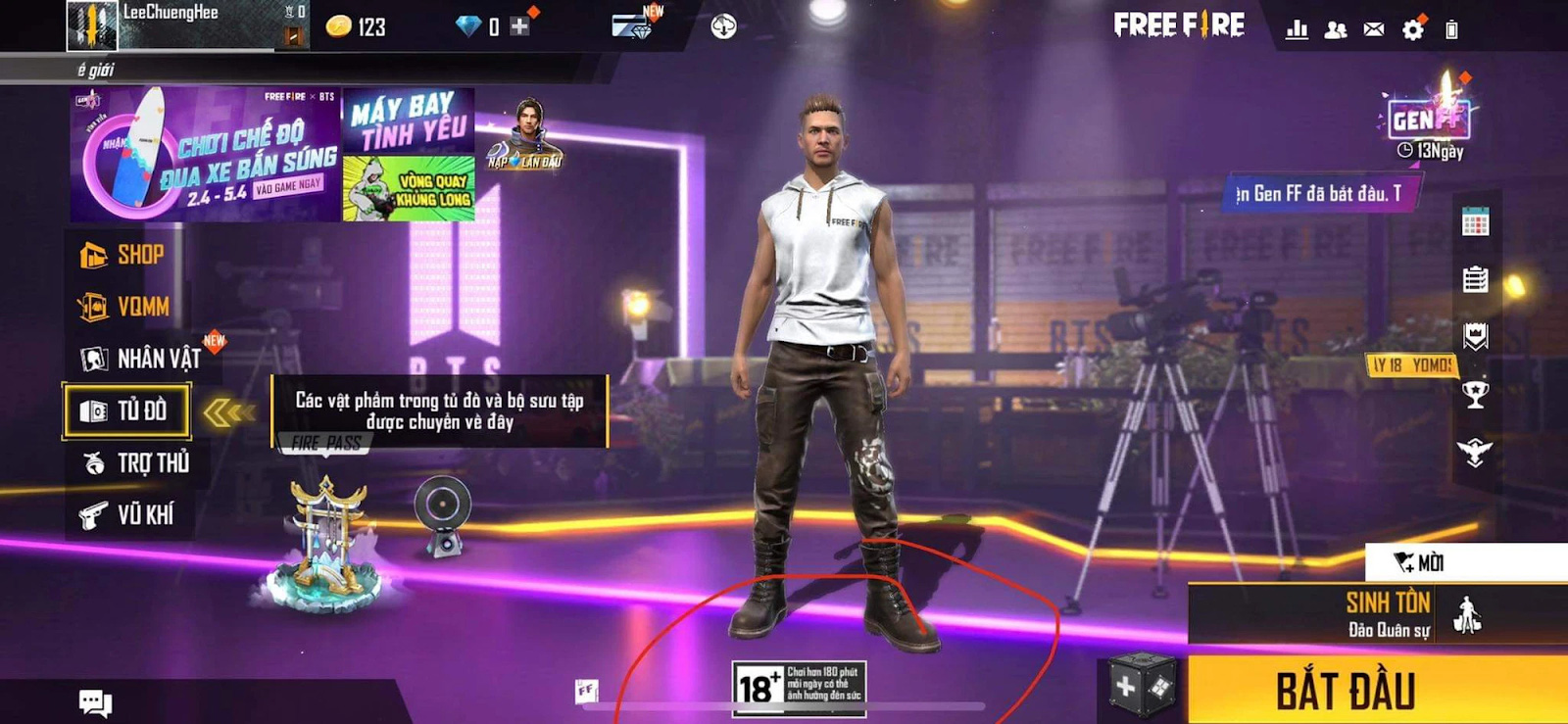Open the SHOP menu
Viewport: 1568px width, 724px height.
pos(123,255)
